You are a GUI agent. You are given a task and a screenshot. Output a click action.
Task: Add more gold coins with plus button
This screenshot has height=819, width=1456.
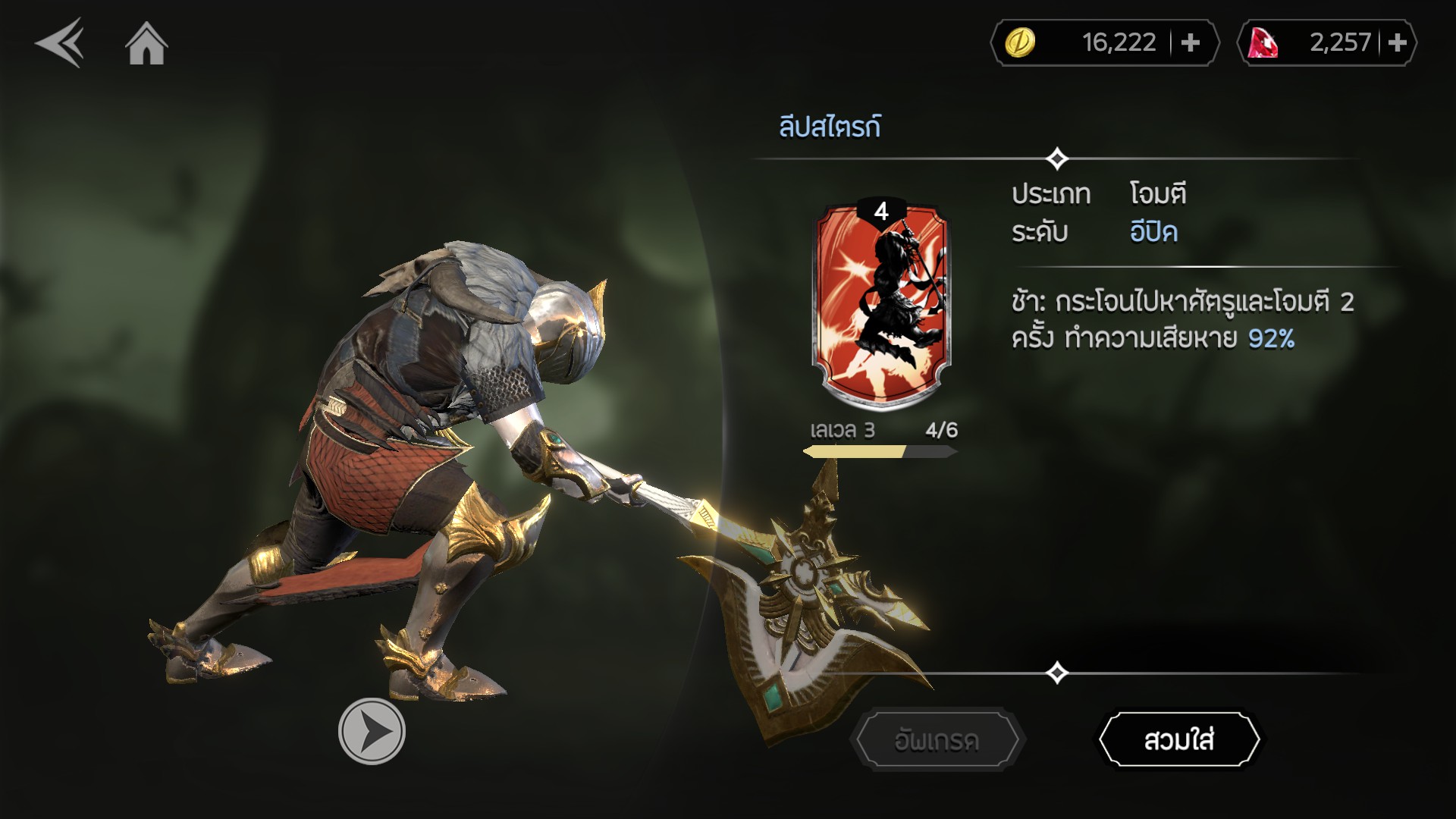coord(1191,43)
